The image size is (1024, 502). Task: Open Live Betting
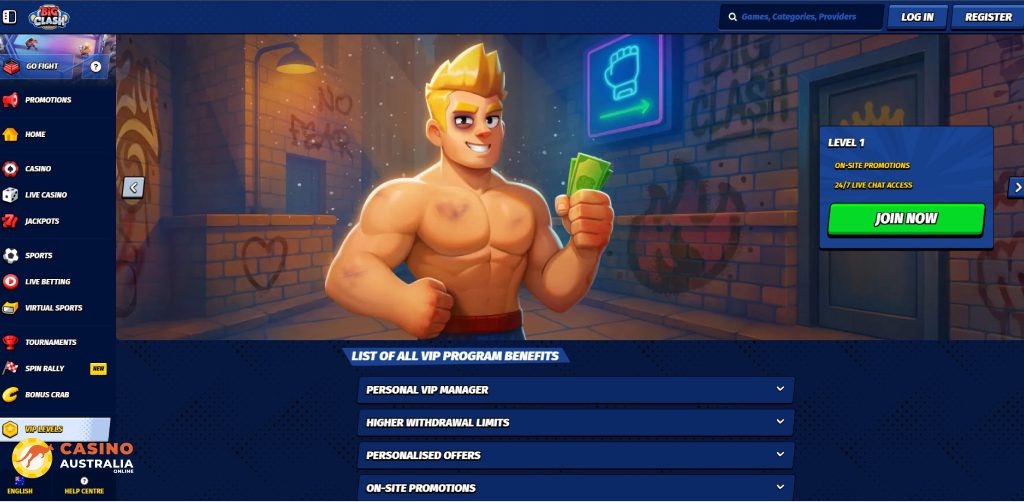tap(47, 282)
